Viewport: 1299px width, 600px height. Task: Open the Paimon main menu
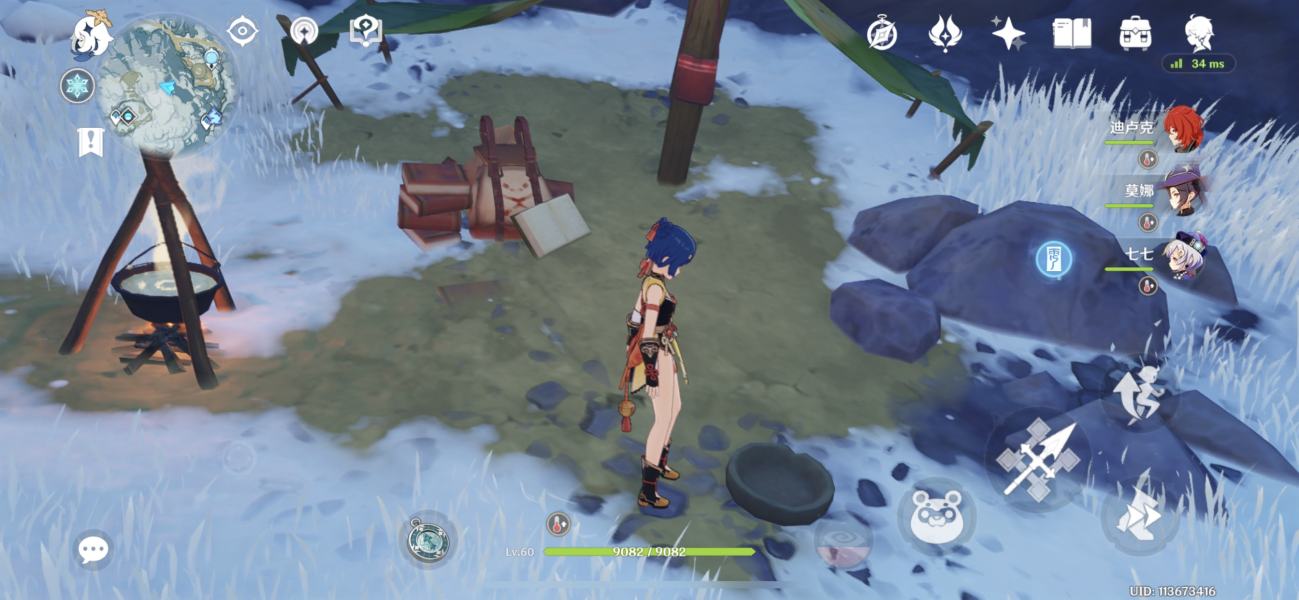click(x=89, y=35)
